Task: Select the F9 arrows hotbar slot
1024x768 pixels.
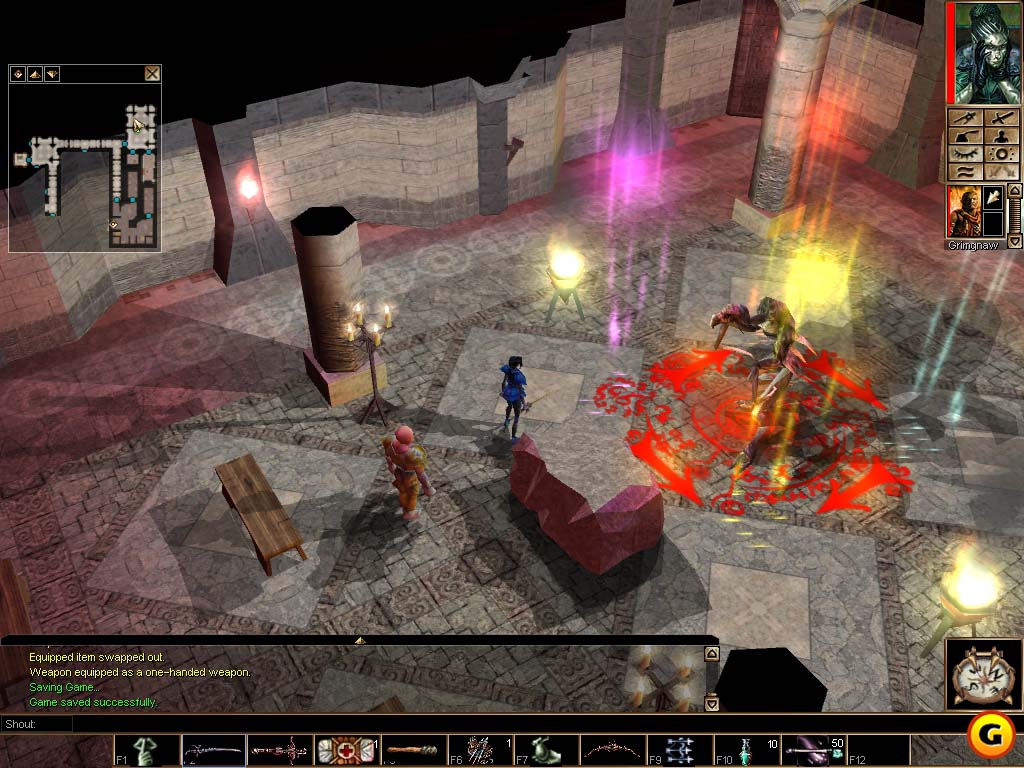Action: pos(679,750)
